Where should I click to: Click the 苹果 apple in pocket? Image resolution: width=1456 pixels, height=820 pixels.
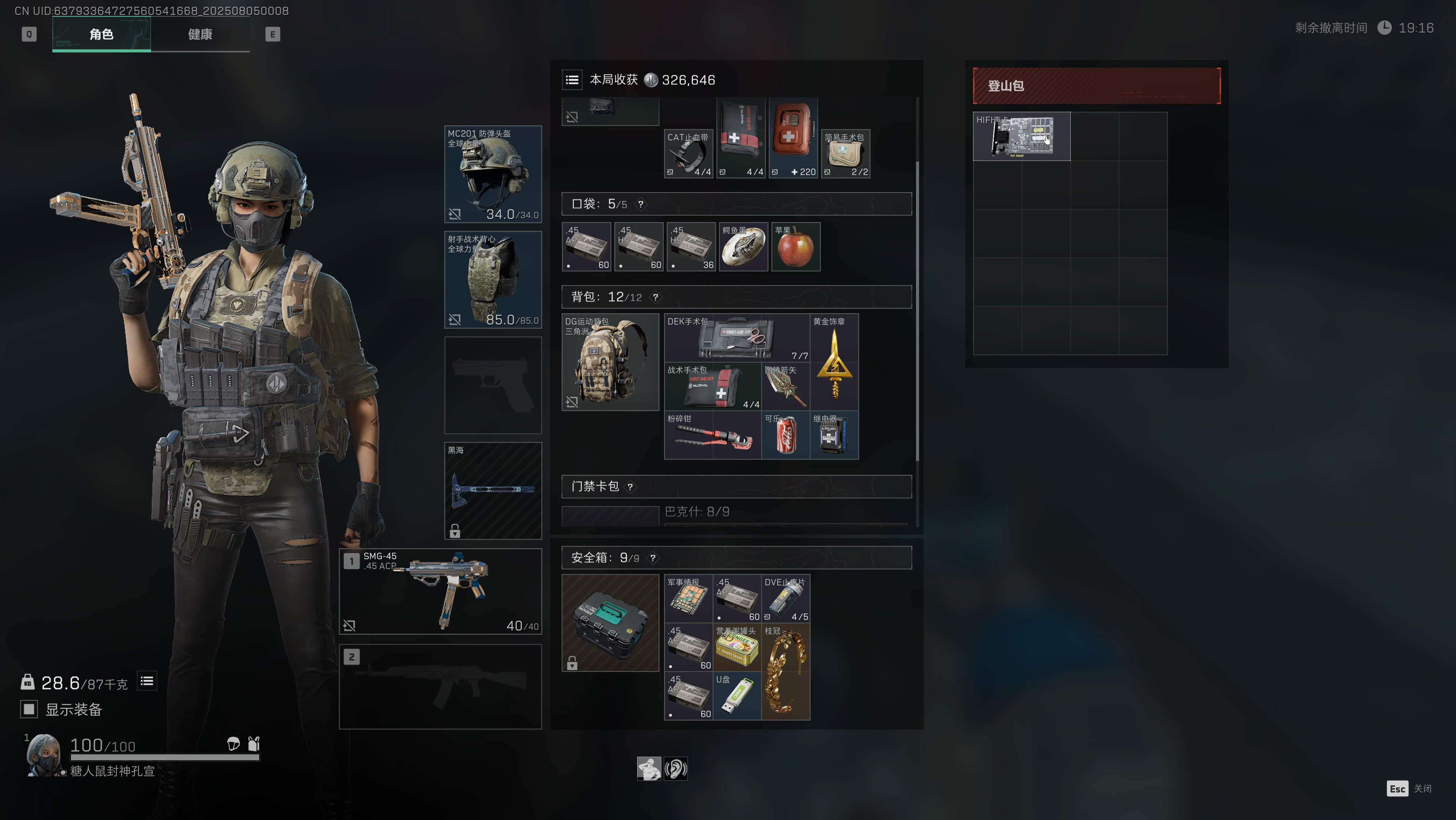tap(795, 246)
